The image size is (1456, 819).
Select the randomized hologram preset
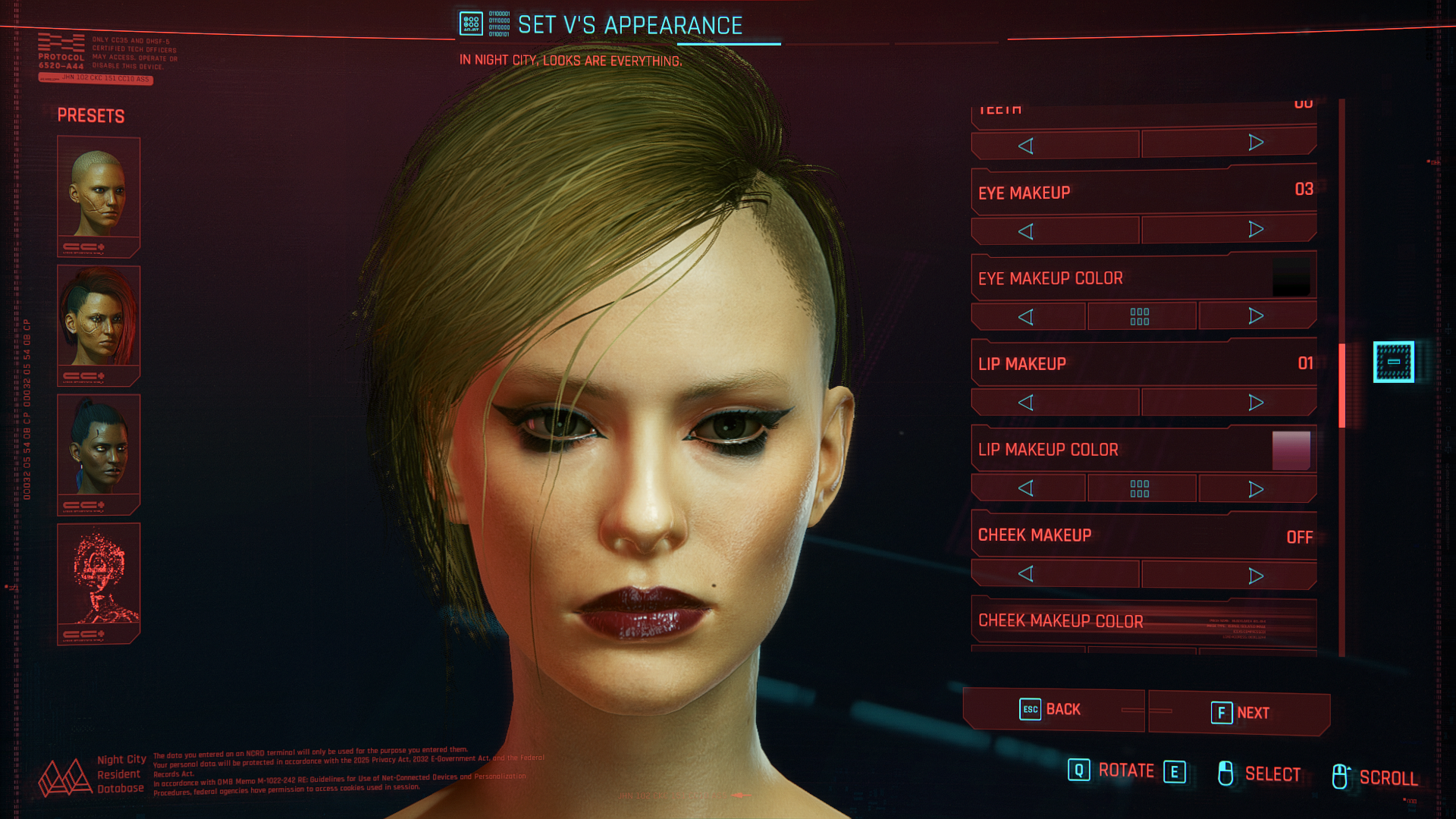(x=99, y=582)
